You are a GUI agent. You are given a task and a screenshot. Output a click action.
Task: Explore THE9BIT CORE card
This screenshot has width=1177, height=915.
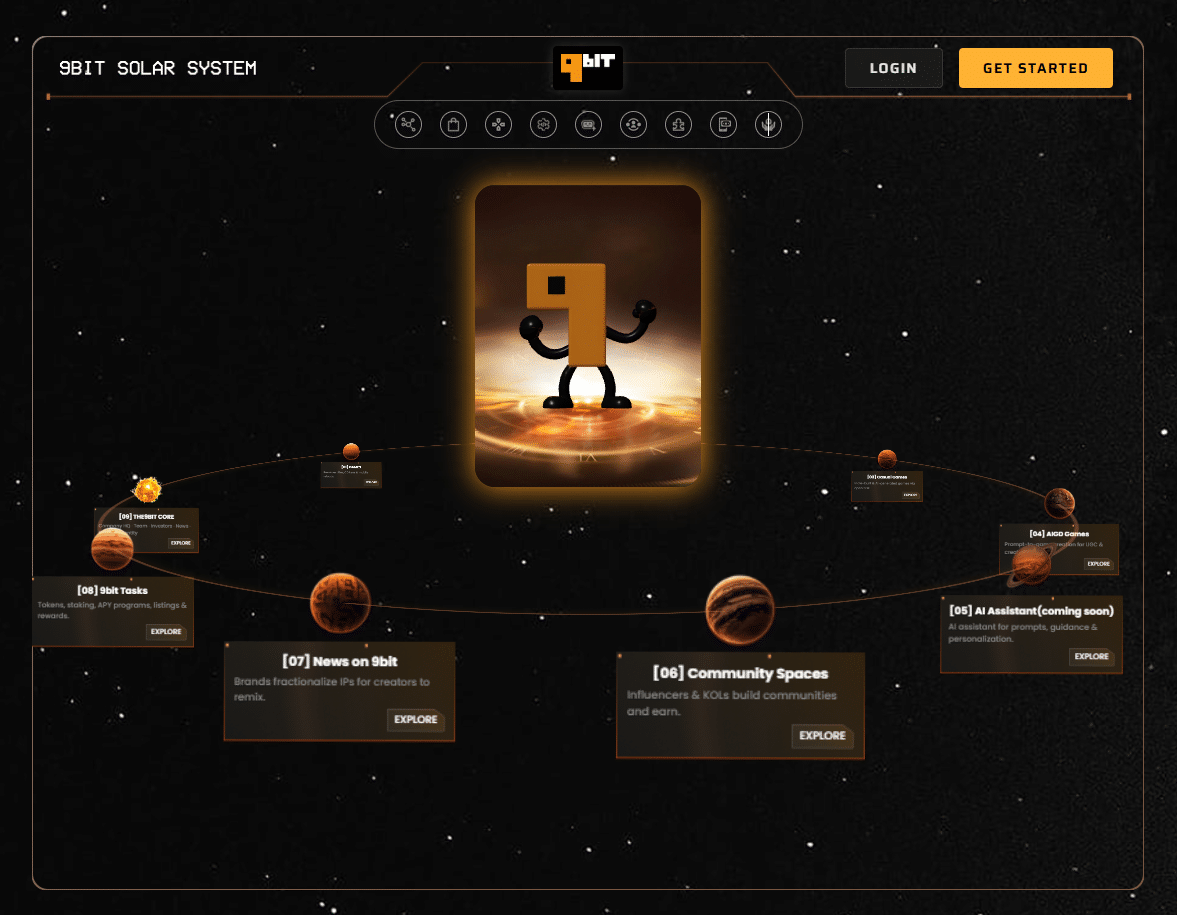click(x=180, y=542)
